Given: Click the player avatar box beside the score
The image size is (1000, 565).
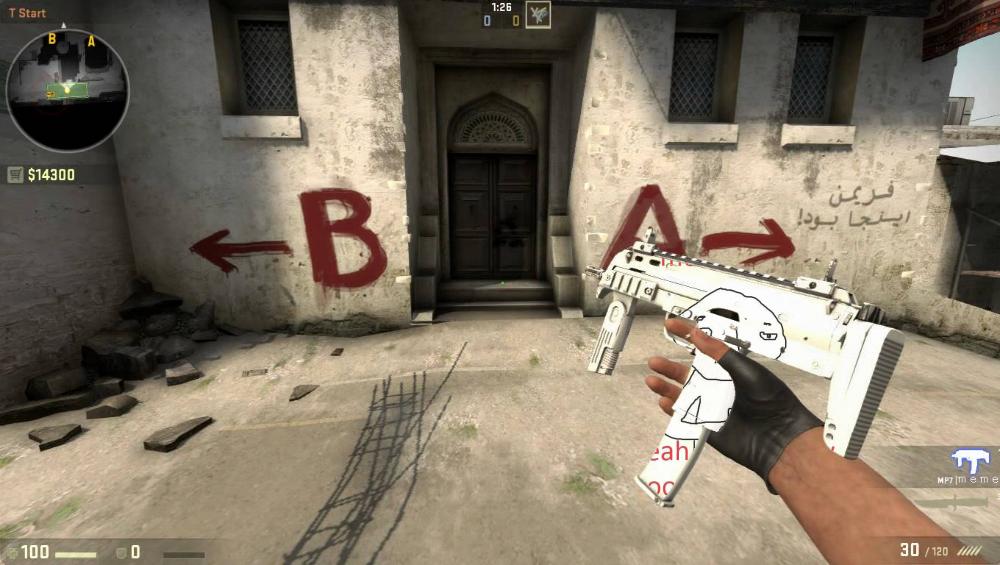Looking at the screenshot, I should coord(538,14).
